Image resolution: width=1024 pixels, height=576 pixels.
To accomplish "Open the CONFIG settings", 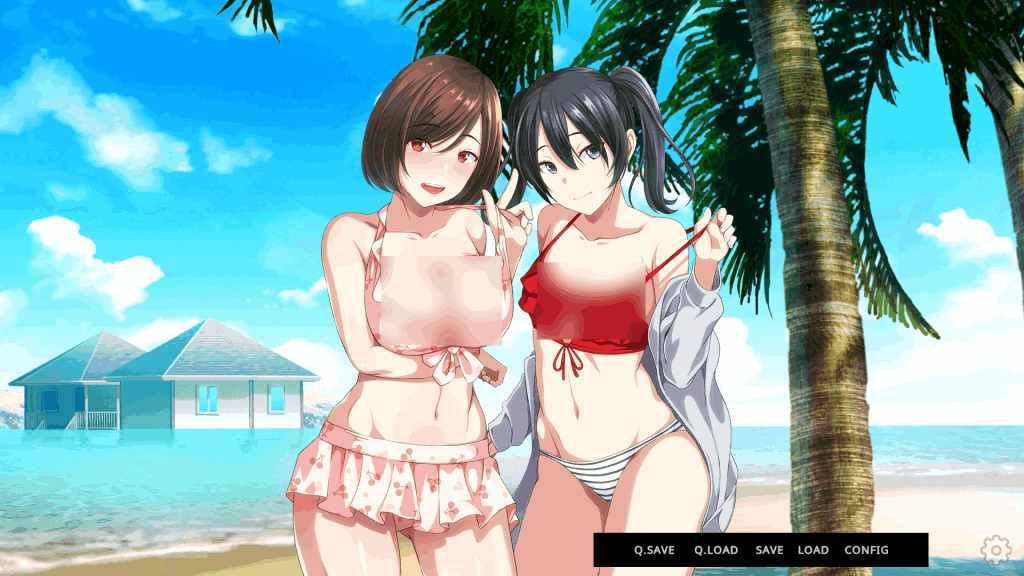I will [x=866, y=550].
